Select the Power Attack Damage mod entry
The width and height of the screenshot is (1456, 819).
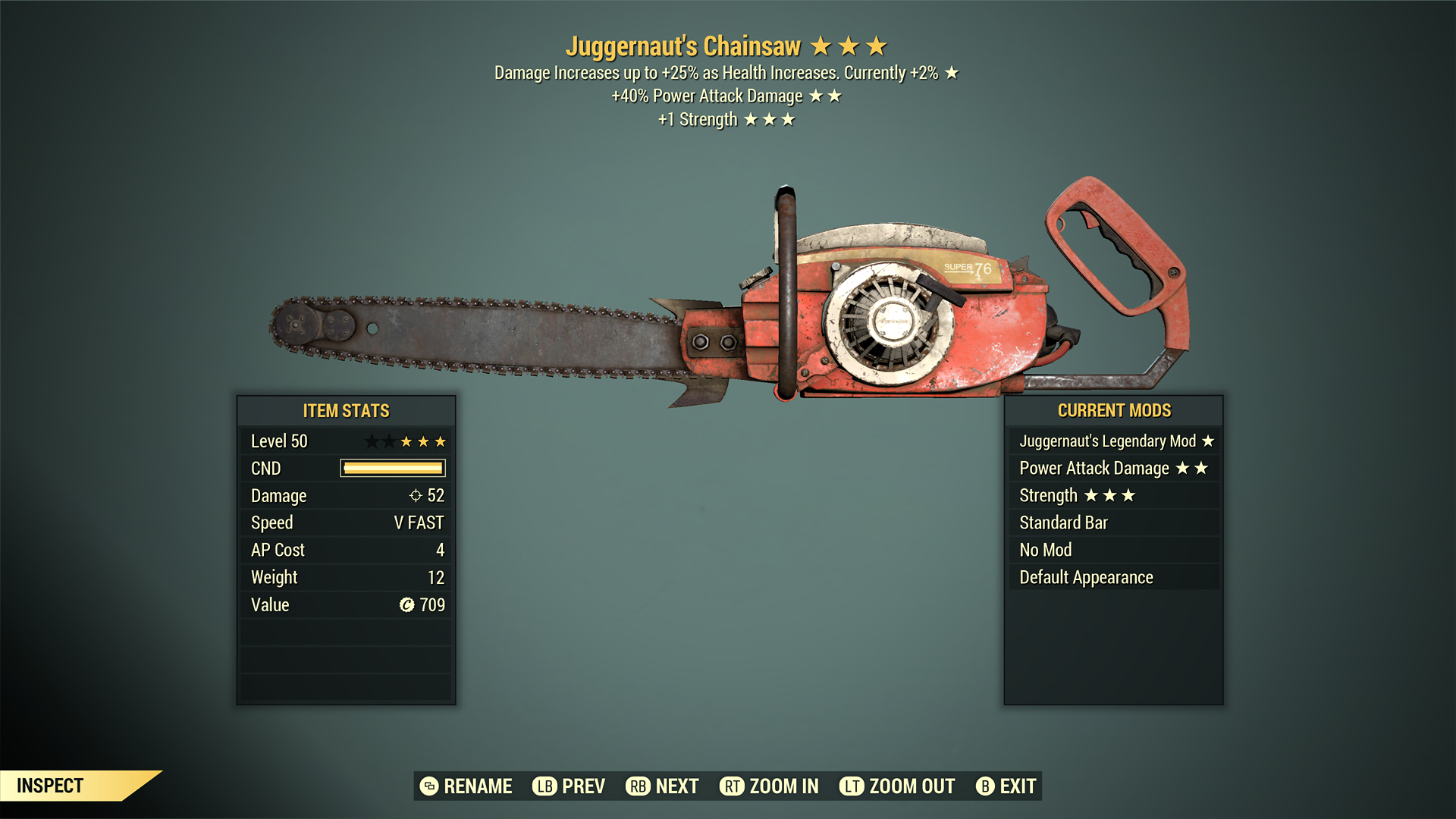point(1094,468)
